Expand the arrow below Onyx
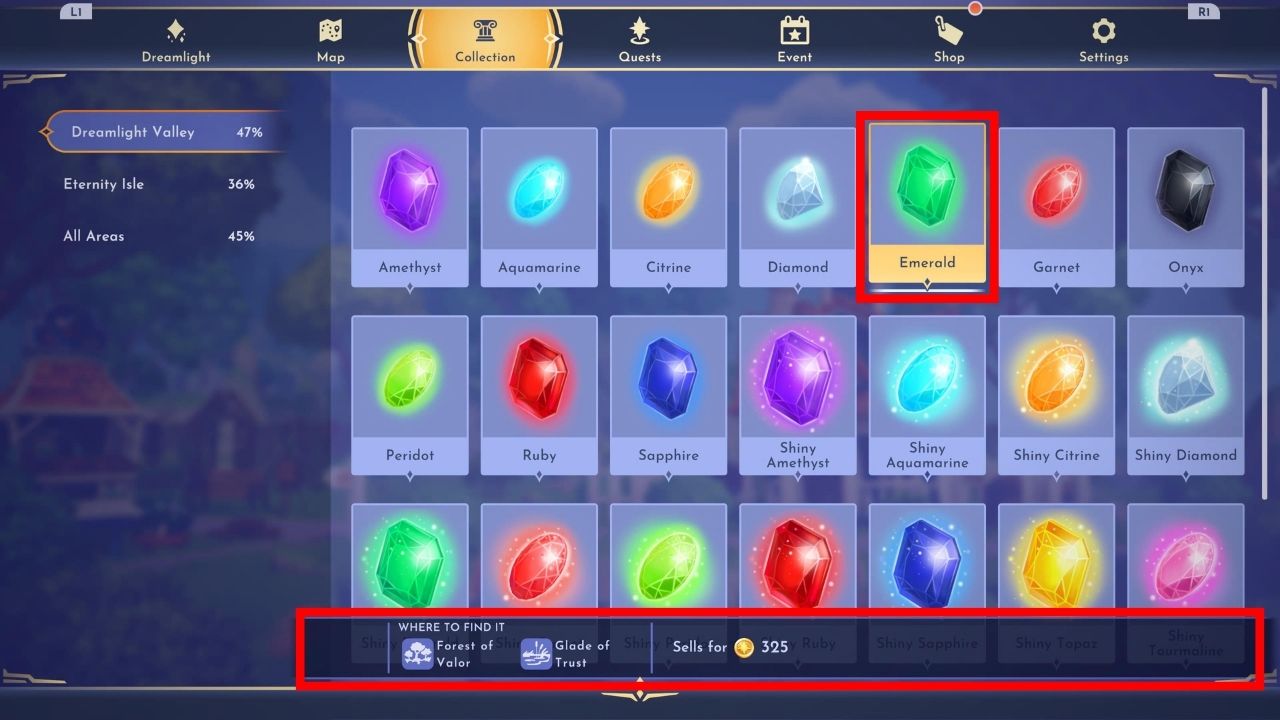Screen dimensions: 1280x720 (x=1185, y=289)
